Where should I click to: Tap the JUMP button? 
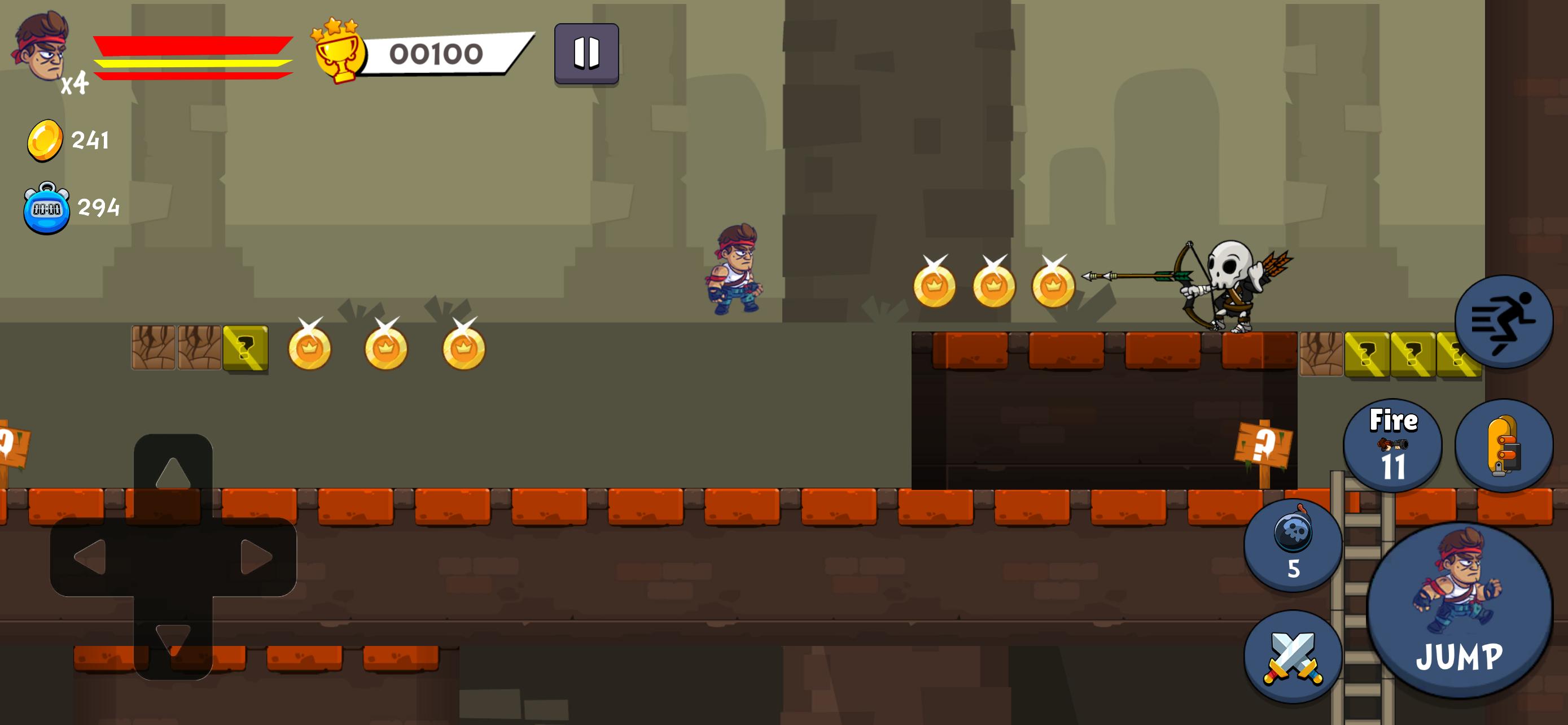(1459, 610)
